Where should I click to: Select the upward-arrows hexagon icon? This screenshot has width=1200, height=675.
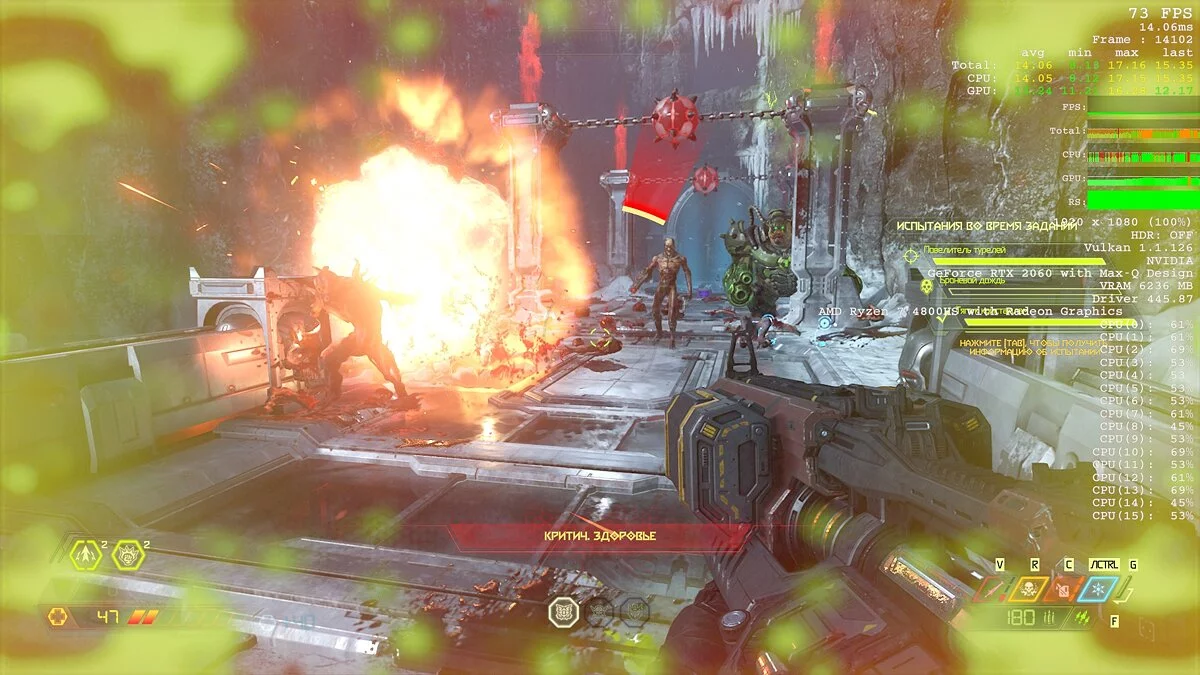click(85, 555)
